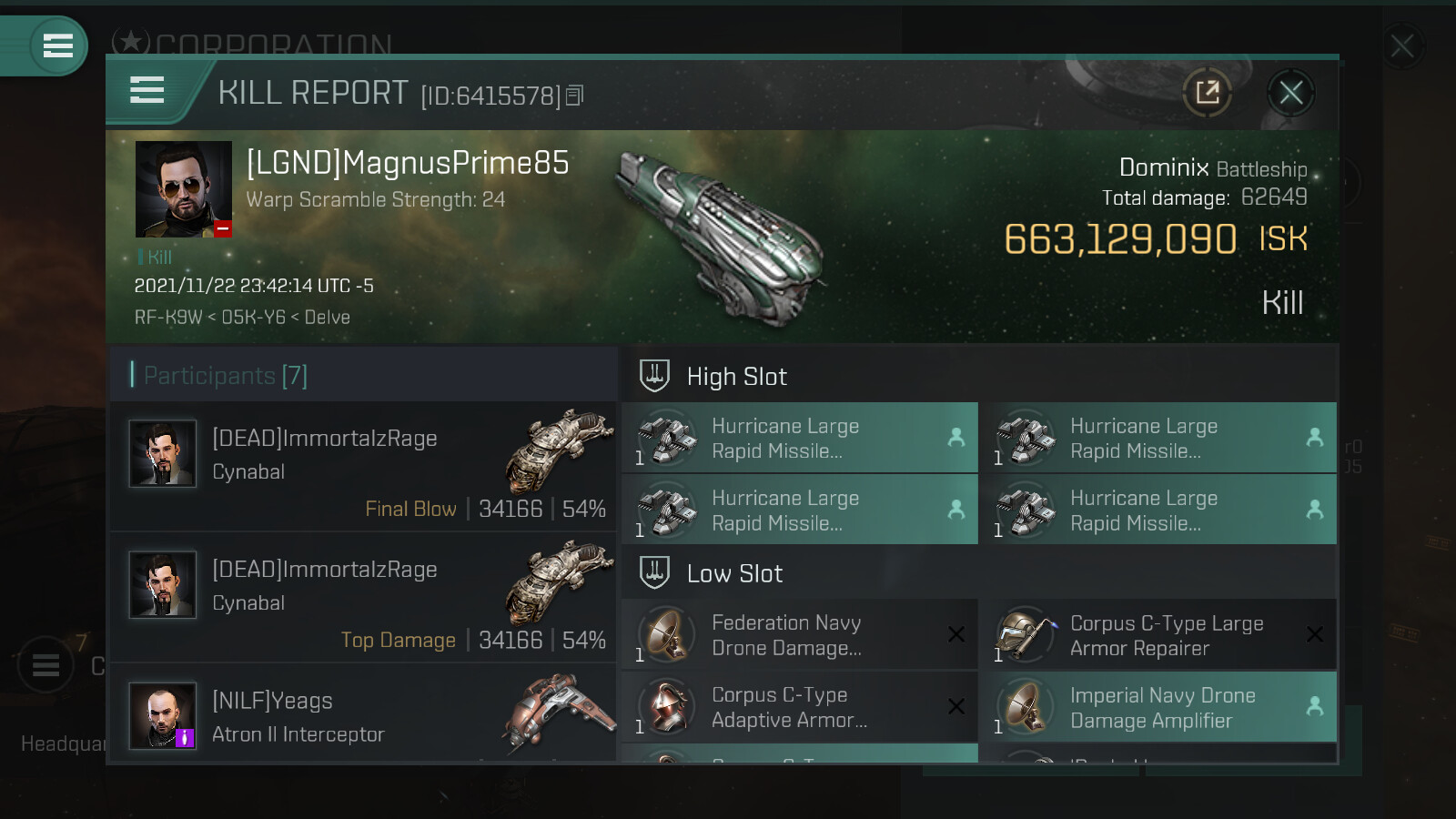Close the background Corporation panel

1401,45
